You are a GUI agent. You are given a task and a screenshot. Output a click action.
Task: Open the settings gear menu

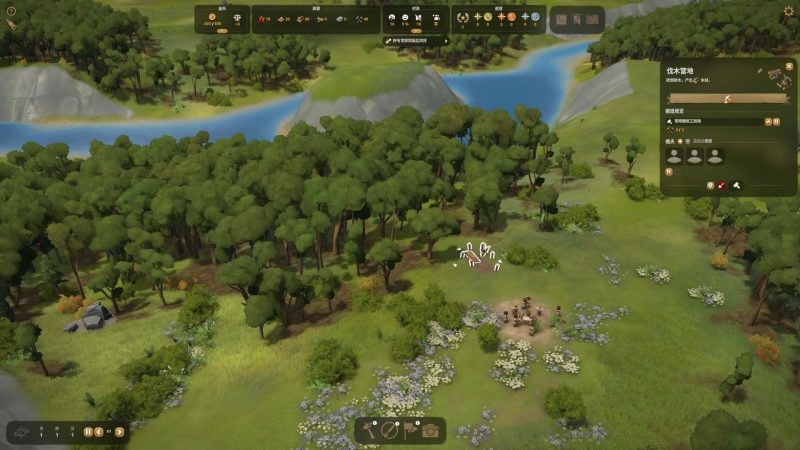[788, 11]
